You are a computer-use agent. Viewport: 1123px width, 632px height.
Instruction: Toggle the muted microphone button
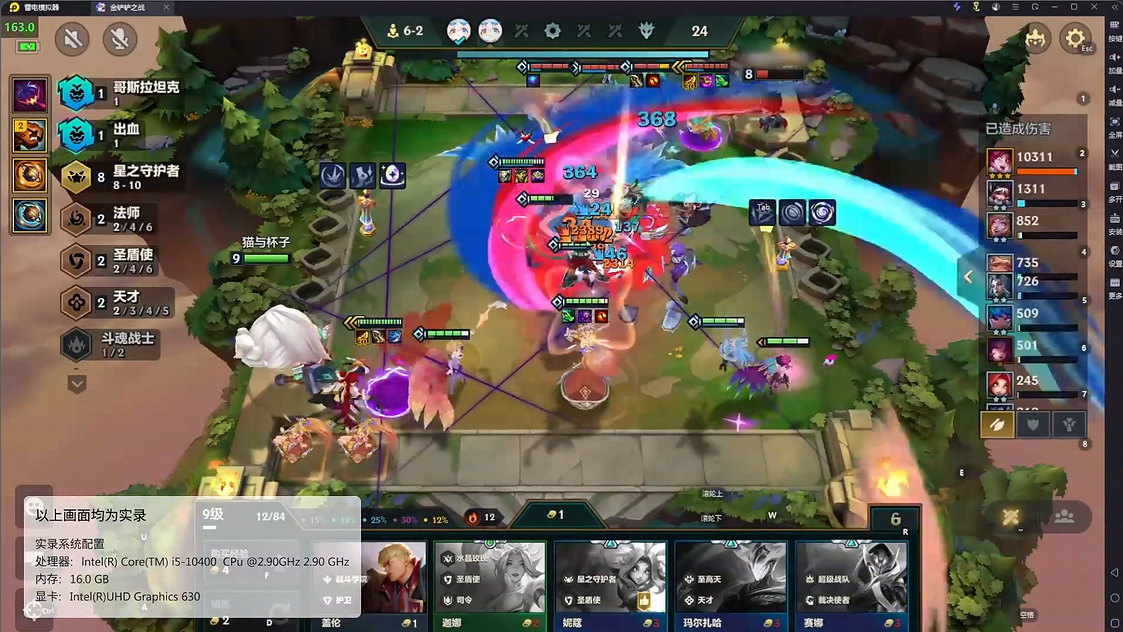tap(119, 39)
